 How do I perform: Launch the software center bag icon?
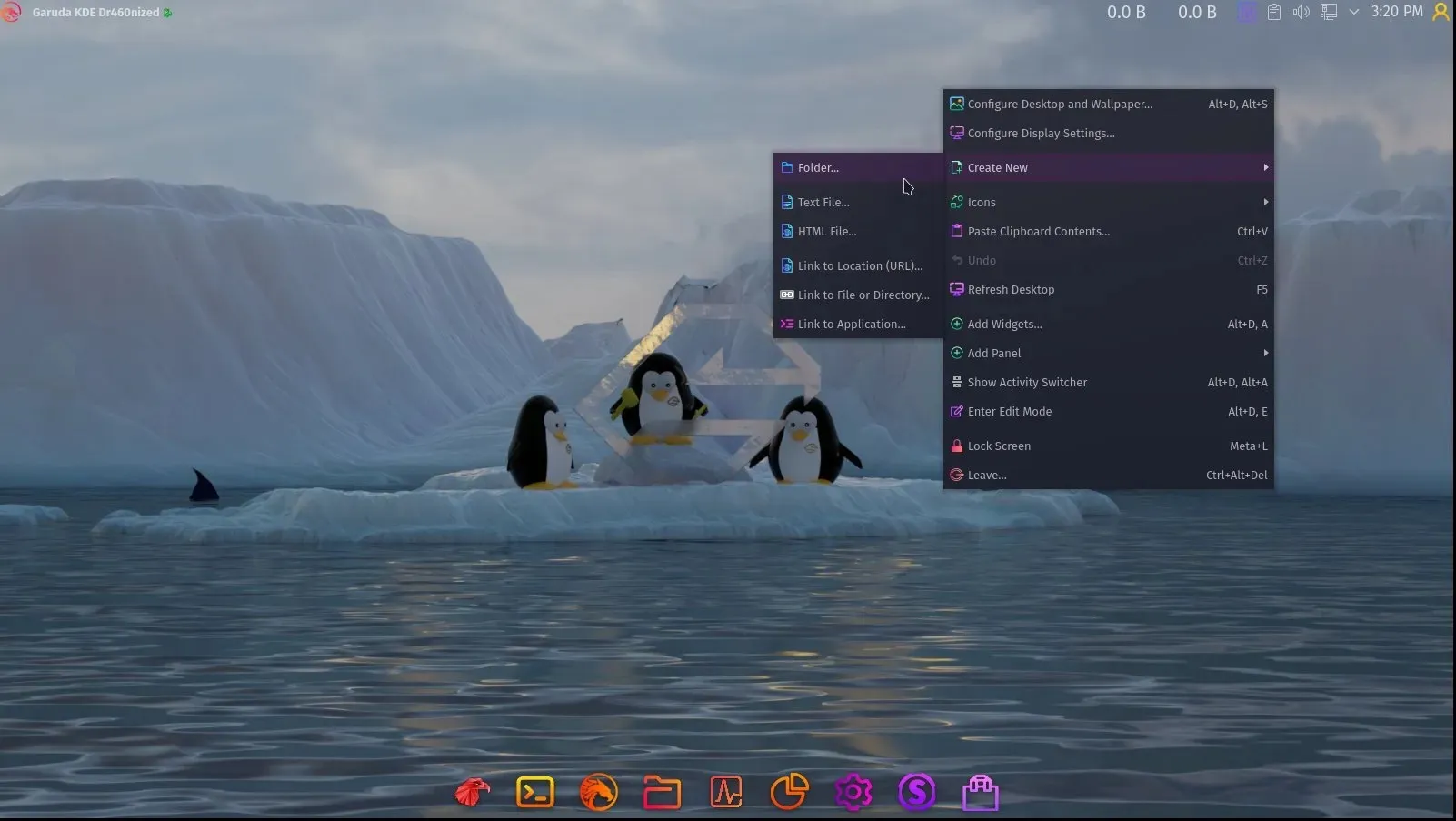coord(982,791)
